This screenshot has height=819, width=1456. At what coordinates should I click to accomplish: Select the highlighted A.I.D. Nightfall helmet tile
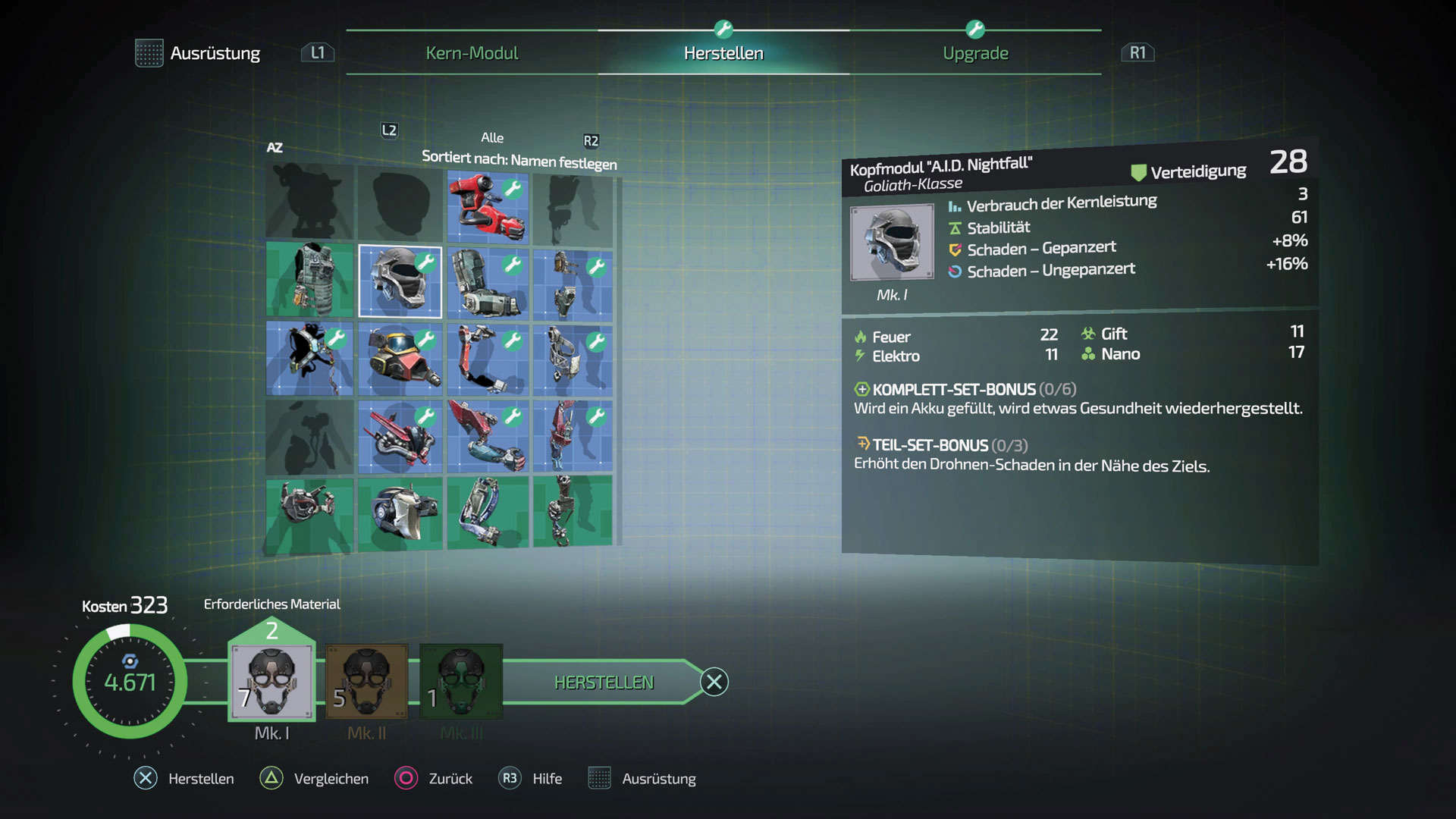400,281
